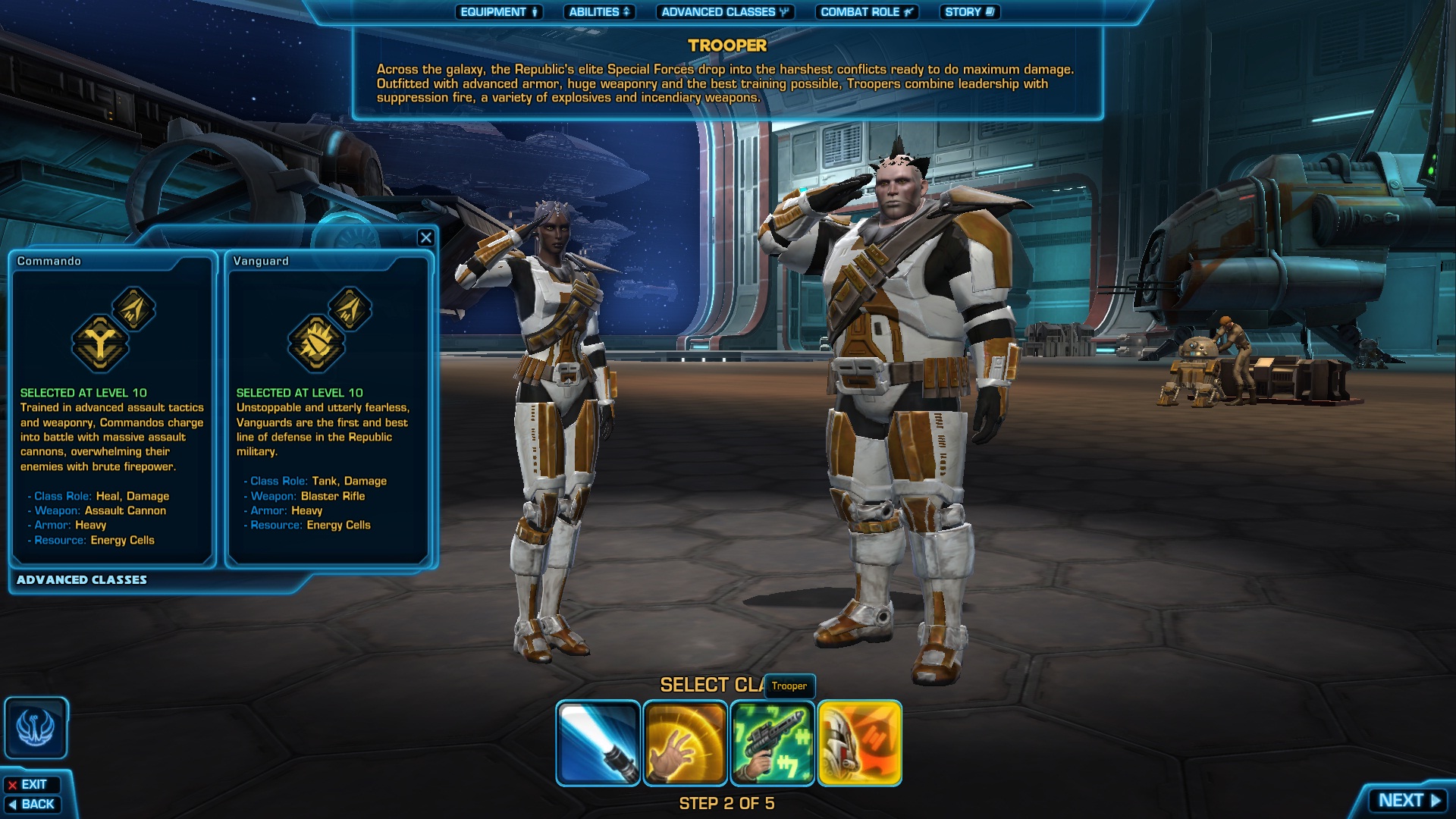Show the Advanced Classes tab
1456x819 pixels.
(x=724, y=12)
